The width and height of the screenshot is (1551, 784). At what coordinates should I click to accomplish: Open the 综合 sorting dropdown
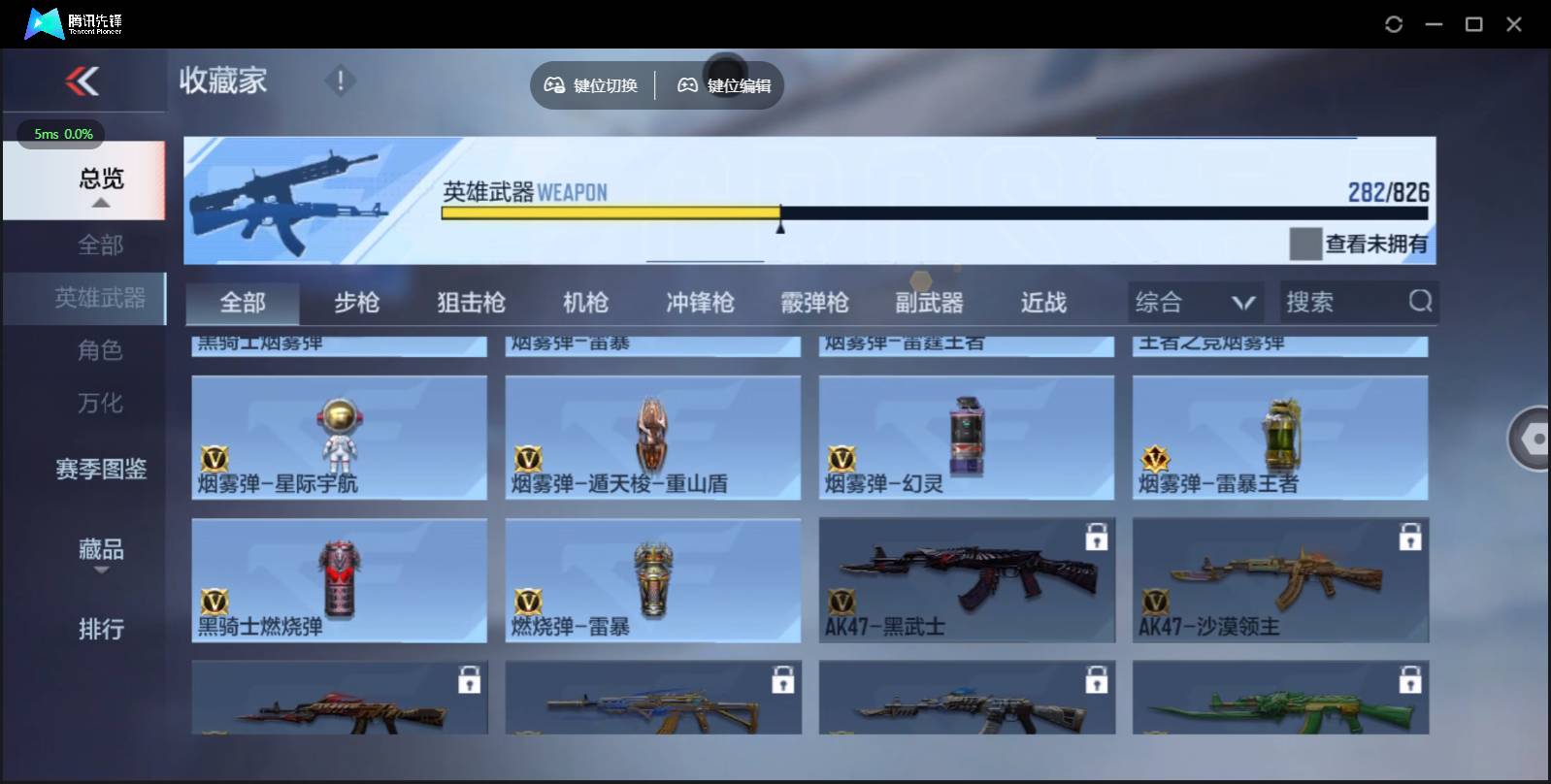[1196, 302]
